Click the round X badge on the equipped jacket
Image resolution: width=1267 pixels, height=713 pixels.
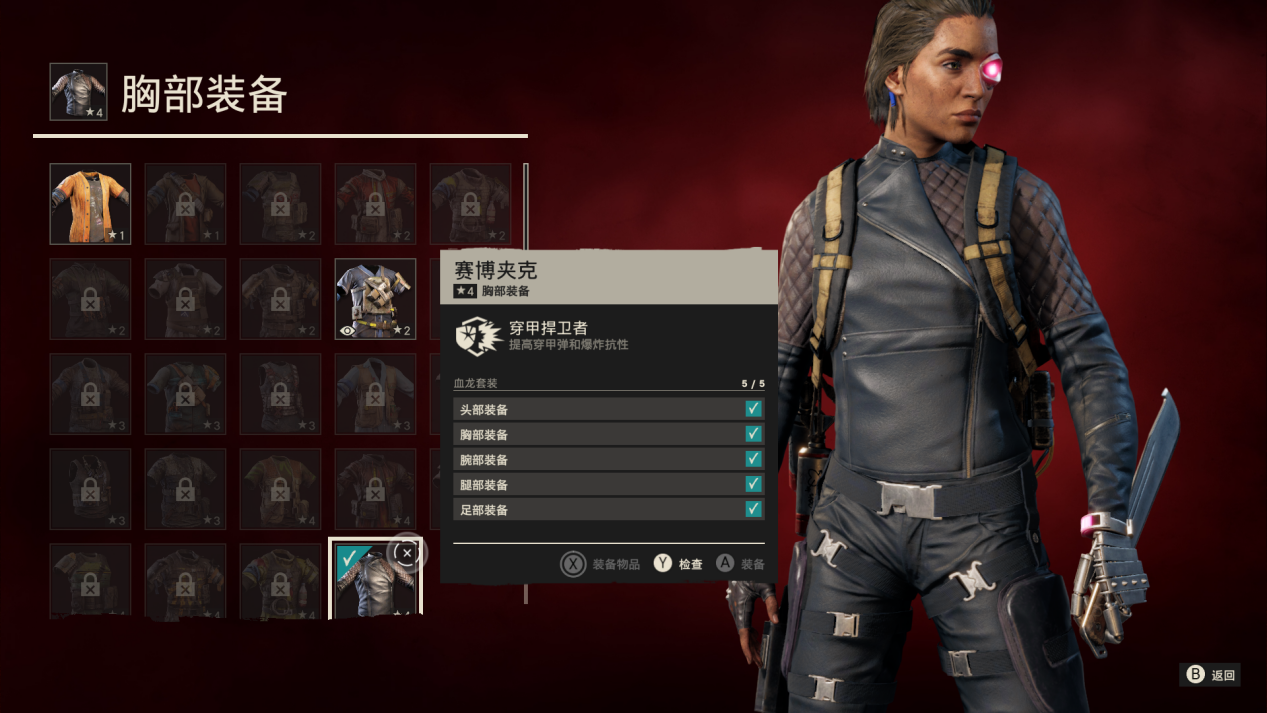point(406,553)
